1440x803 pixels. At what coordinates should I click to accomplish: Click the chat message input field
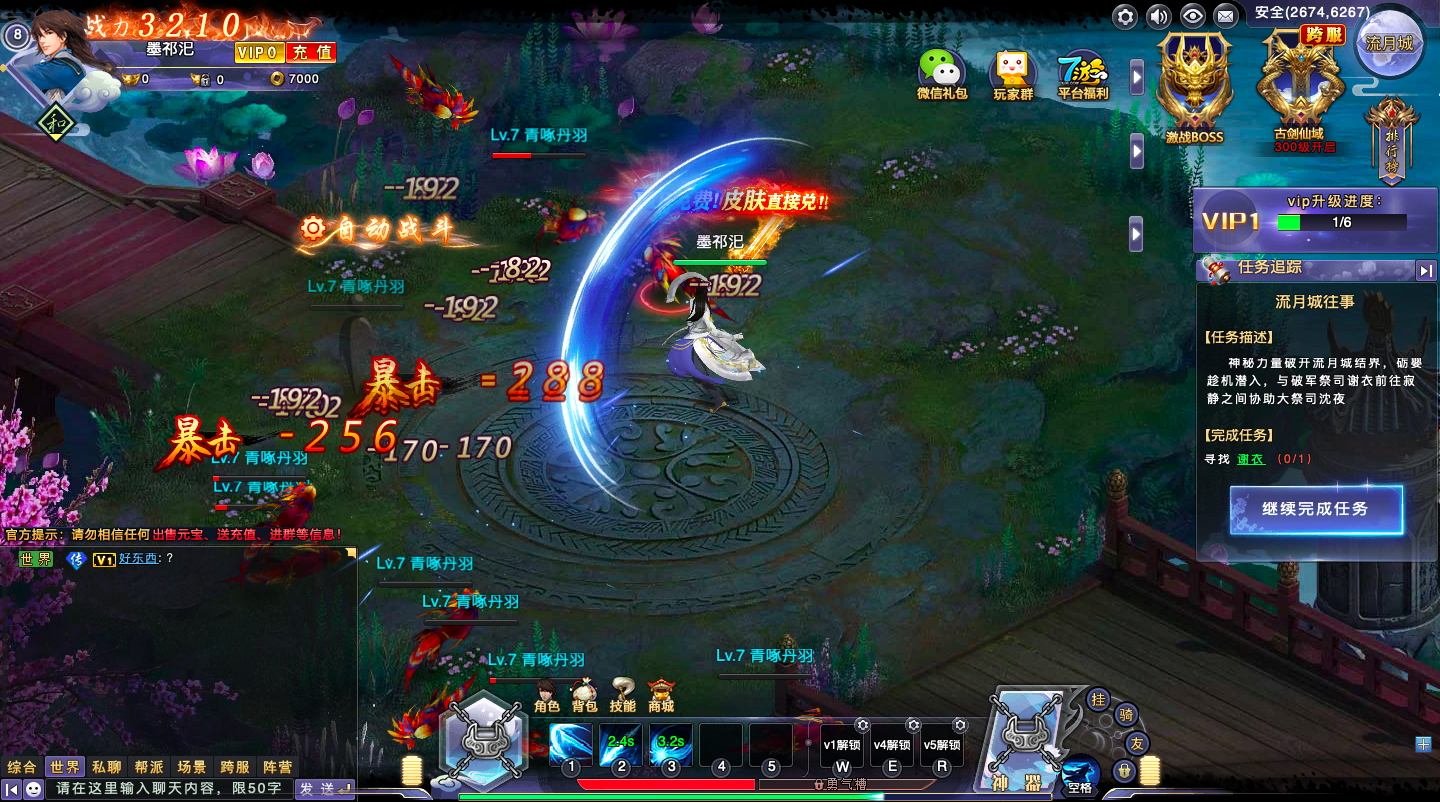170,789
